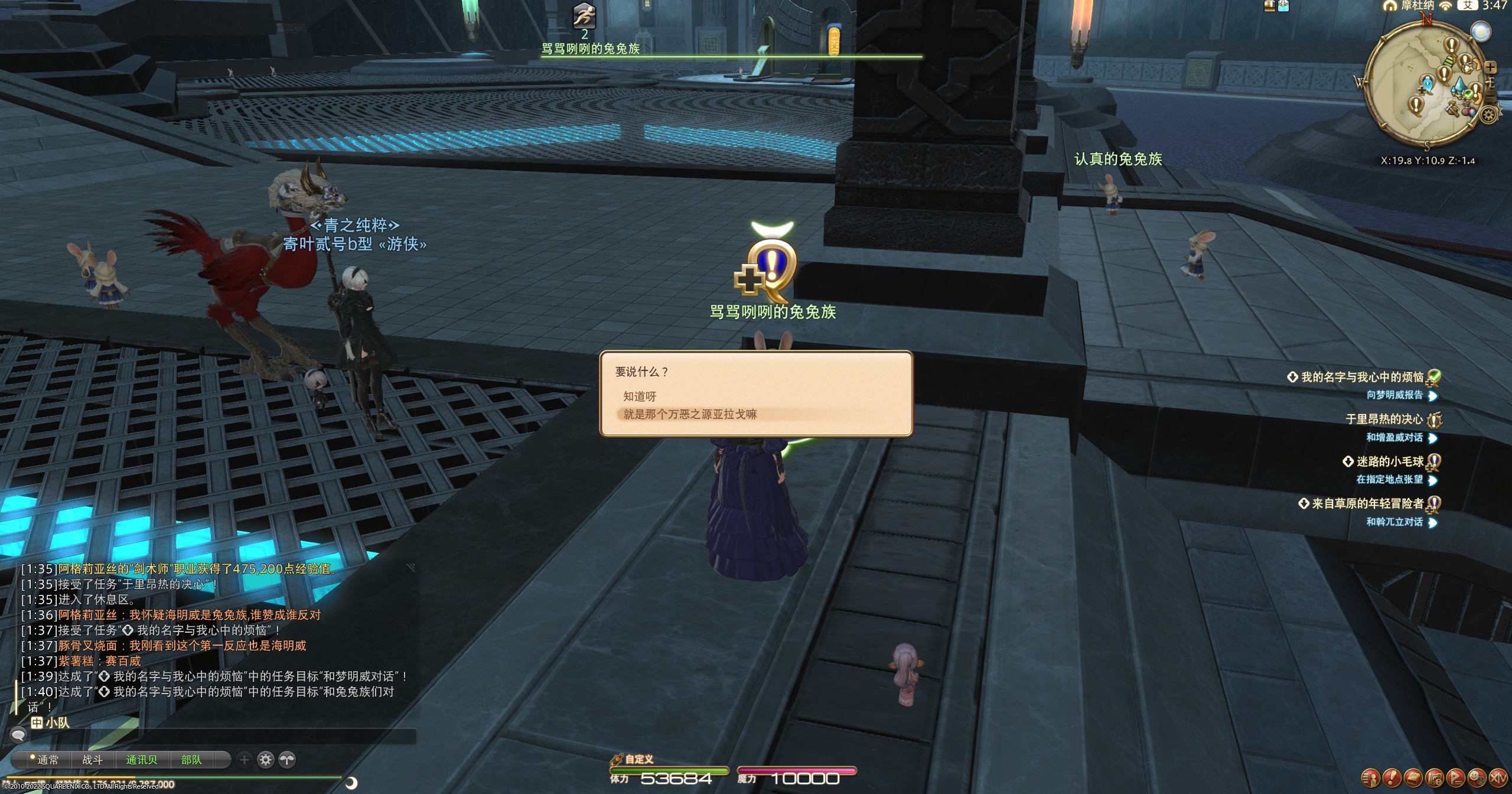
Task: Open the 战斗 chat tab
Action: tap(92, 760)
